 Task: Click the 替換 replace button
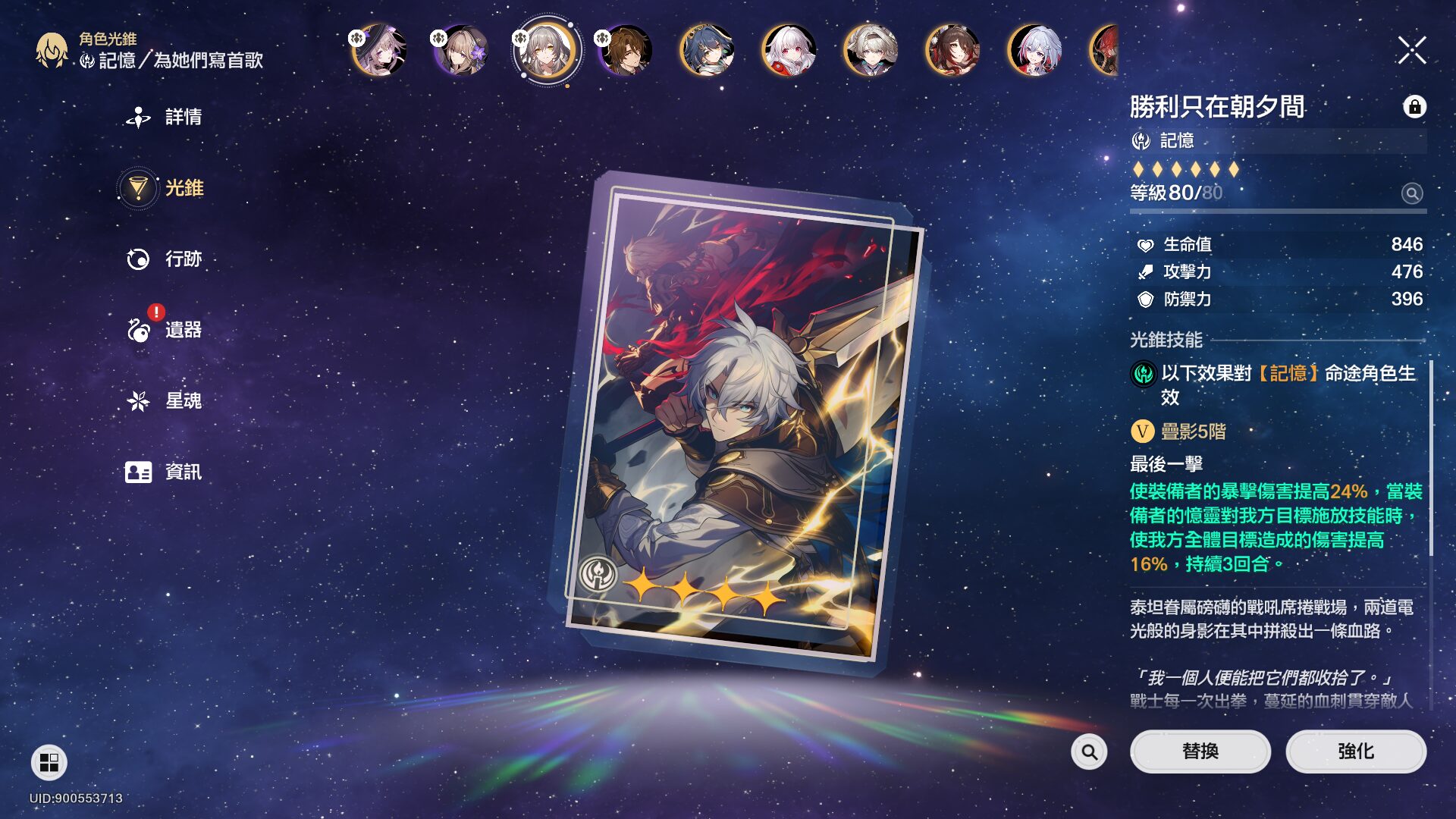tap(1200, 752)
